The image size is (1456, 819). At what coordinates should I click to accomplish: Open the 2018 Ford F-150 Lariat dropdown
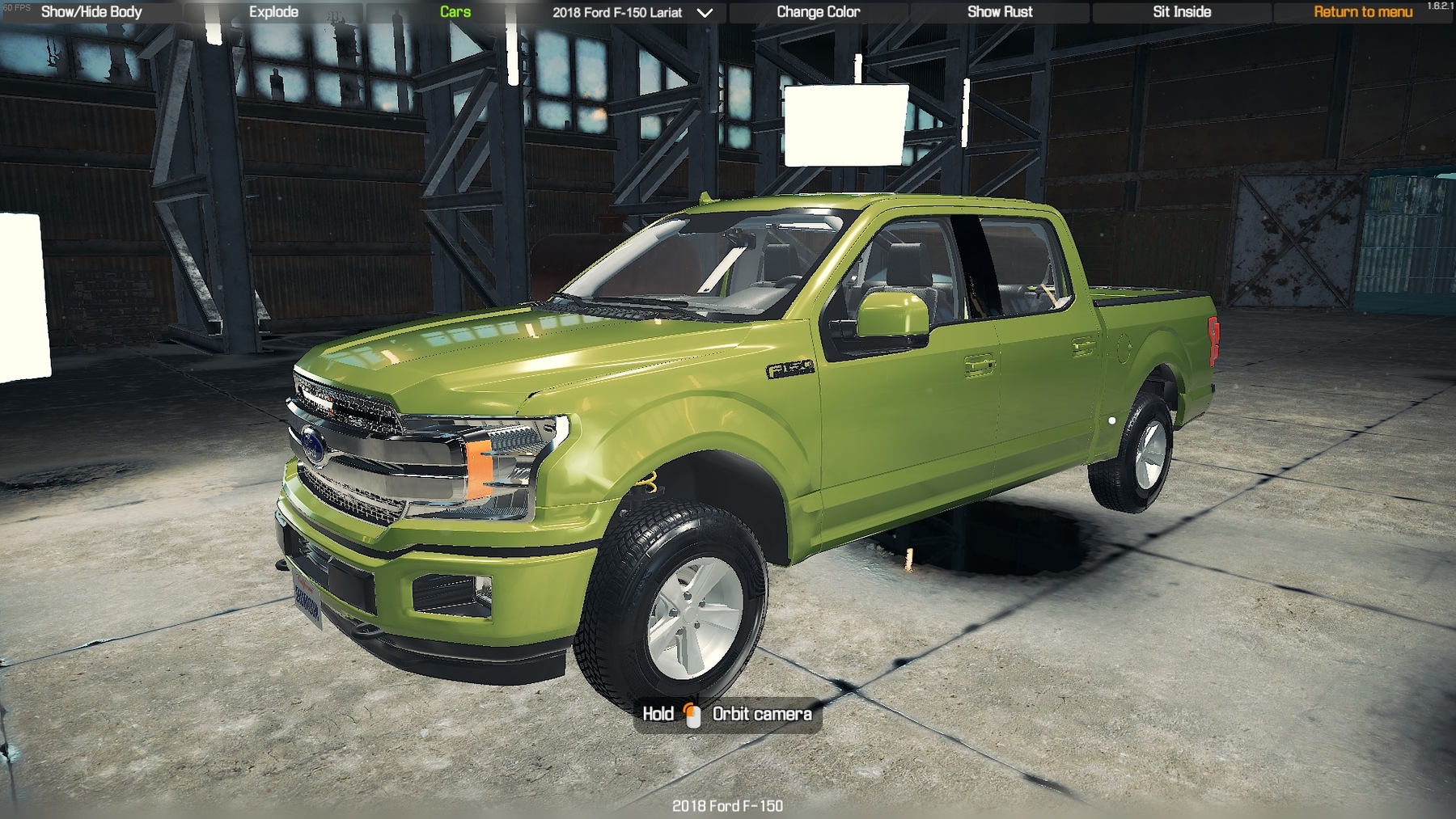point(633,13)
